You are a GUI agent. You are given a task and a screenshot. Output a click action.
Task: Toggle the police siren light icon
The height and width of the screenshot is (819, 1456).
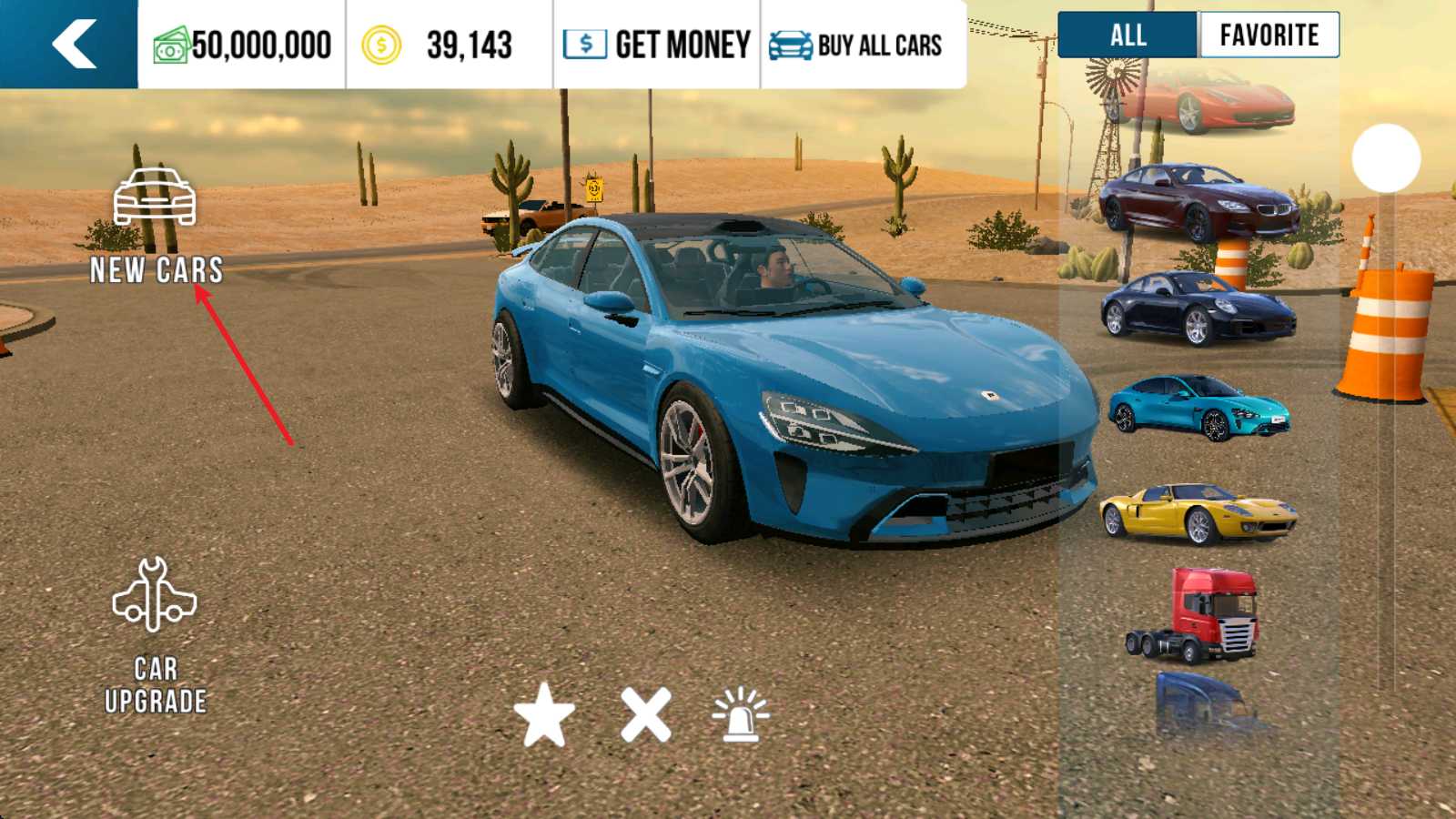pyautogui.click(x=740, y=714)
